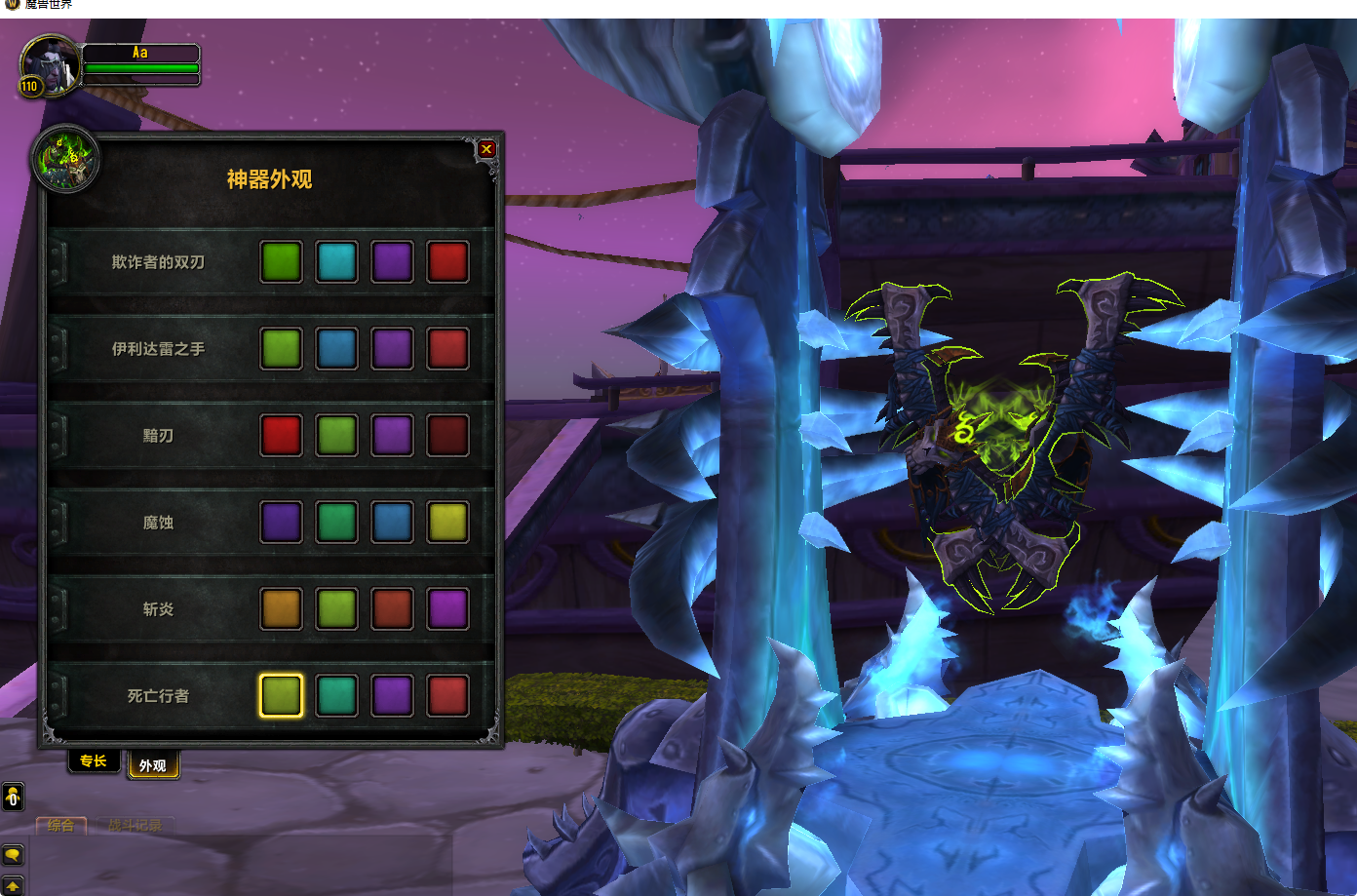Select the 外观 tab
The height and width of the screenshot is (896, 1357).
153,765
